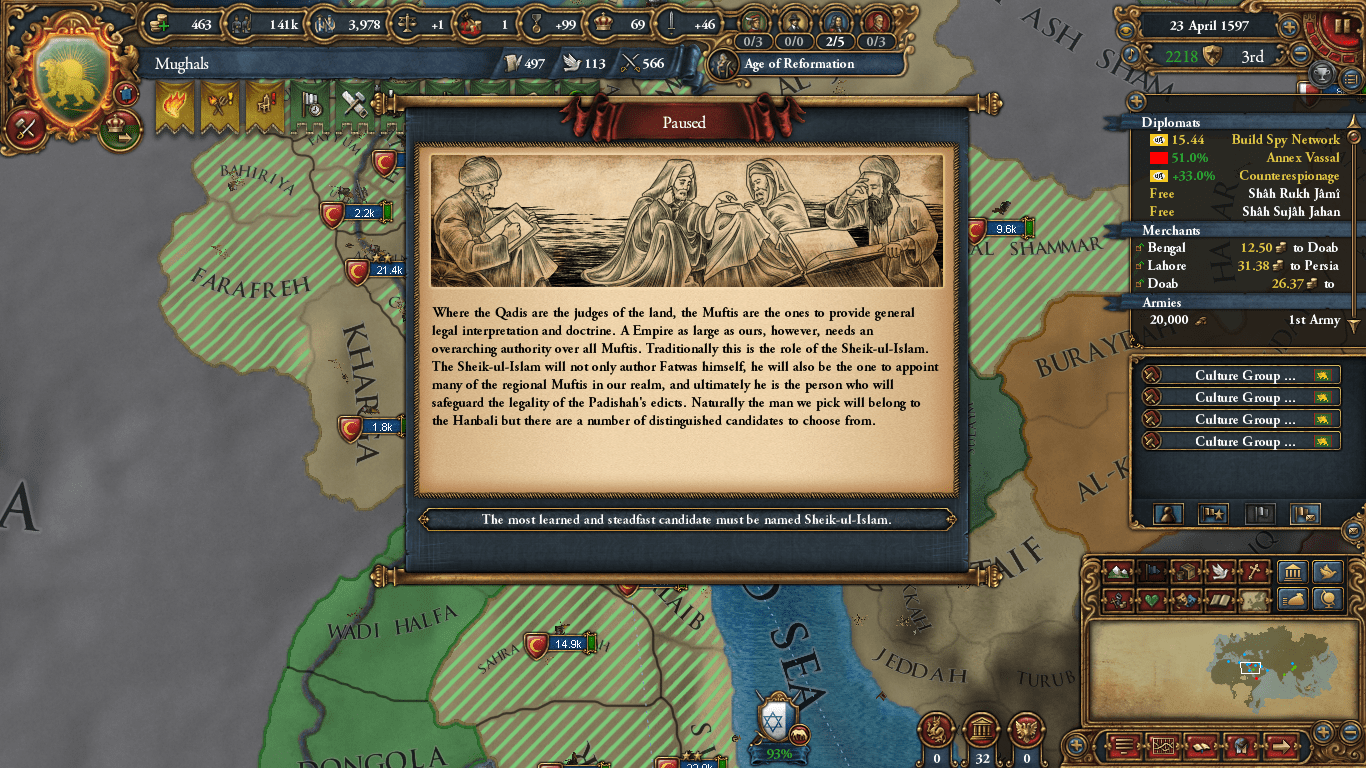Select the 21.4k army on the map
This screenshot has width=1366, height=768.
coord(358,271)
